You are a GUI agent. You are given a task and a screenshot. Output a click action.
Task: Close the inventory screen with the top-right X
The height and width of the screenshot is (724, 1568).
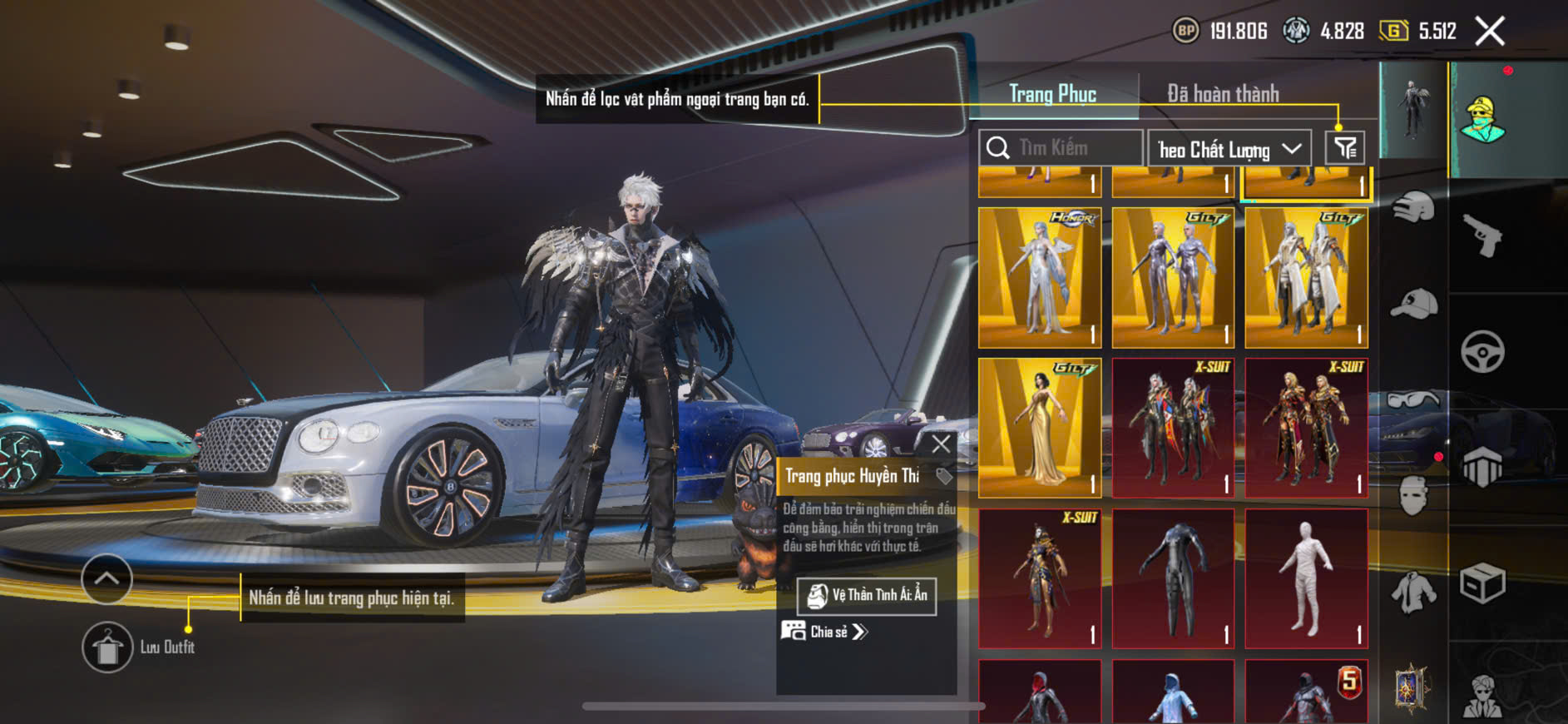1489,32
